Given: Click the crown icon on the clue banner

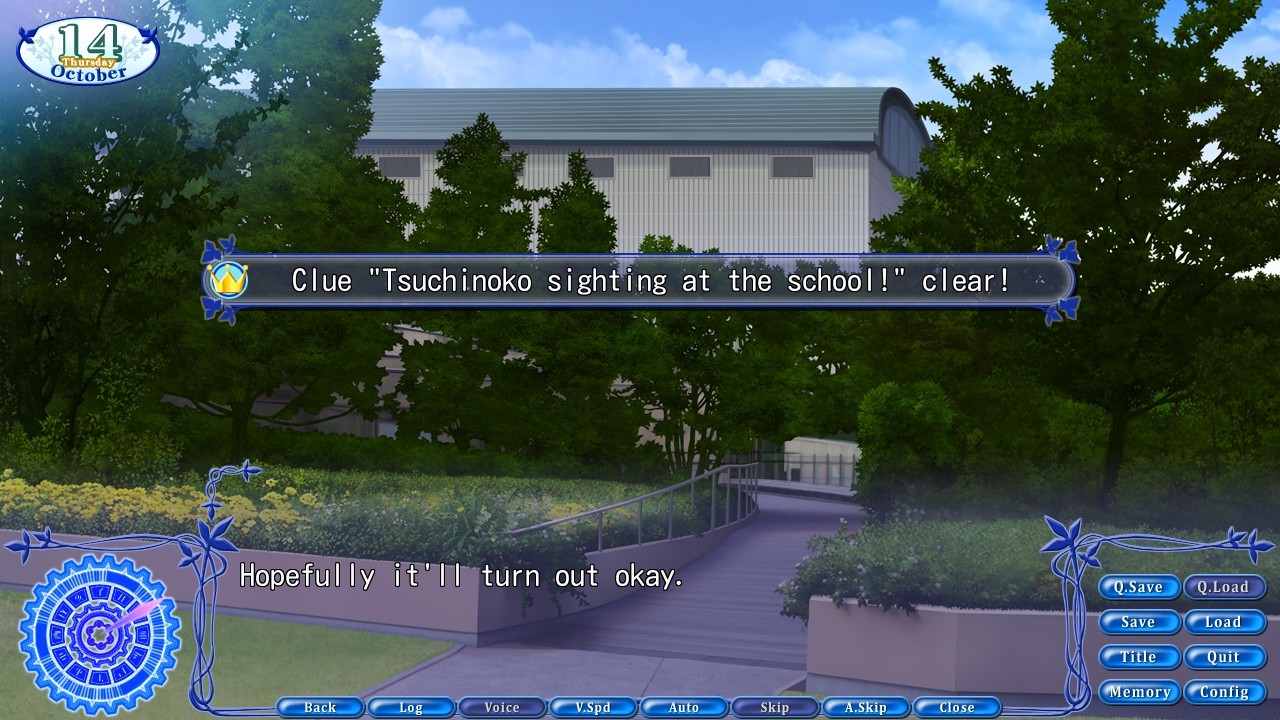Looking at the screenshot, I should pyautogui.click(x=231, y=281).
